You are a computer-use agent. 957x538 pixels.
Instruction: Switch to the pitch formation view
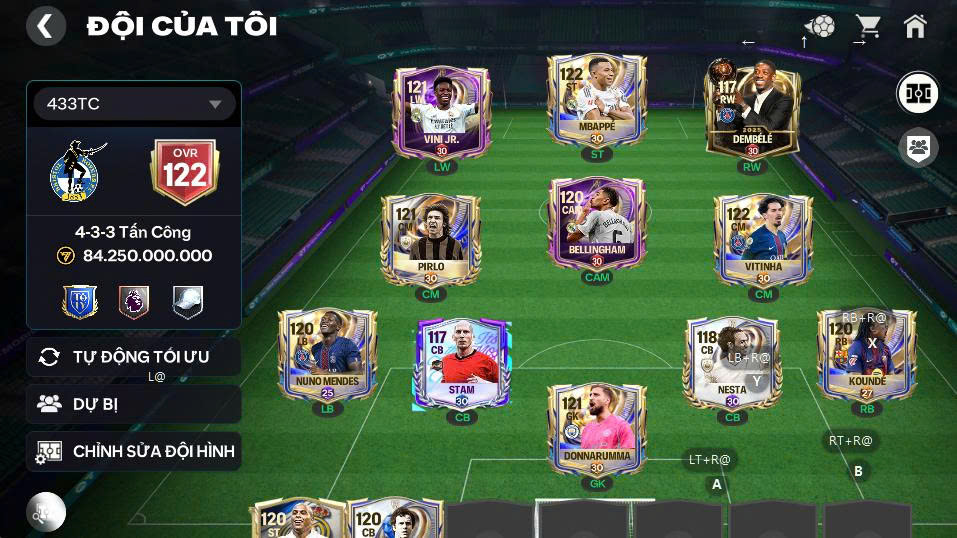point(916,93)
